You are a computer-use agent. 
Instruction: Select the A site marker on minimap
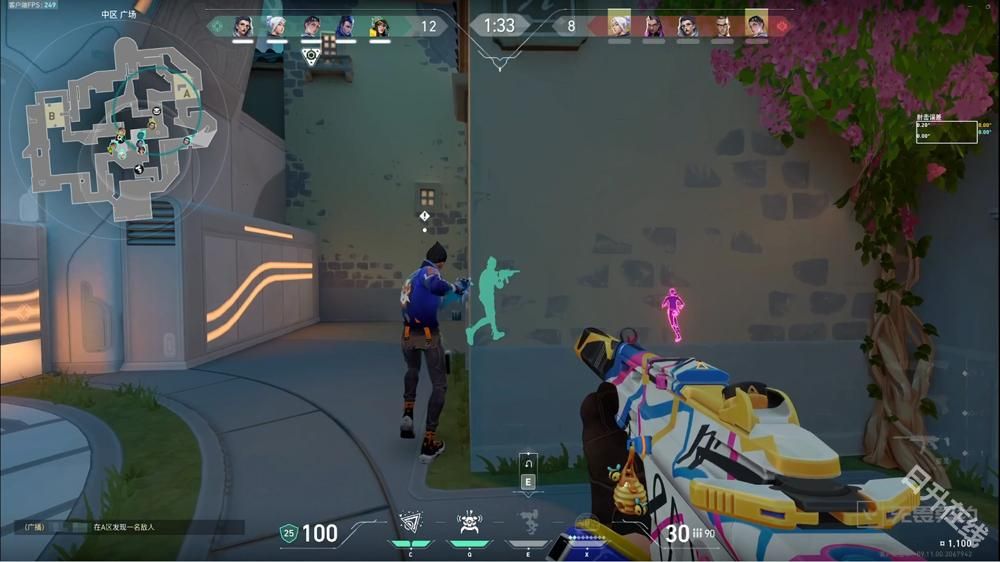tap(184, 88)
